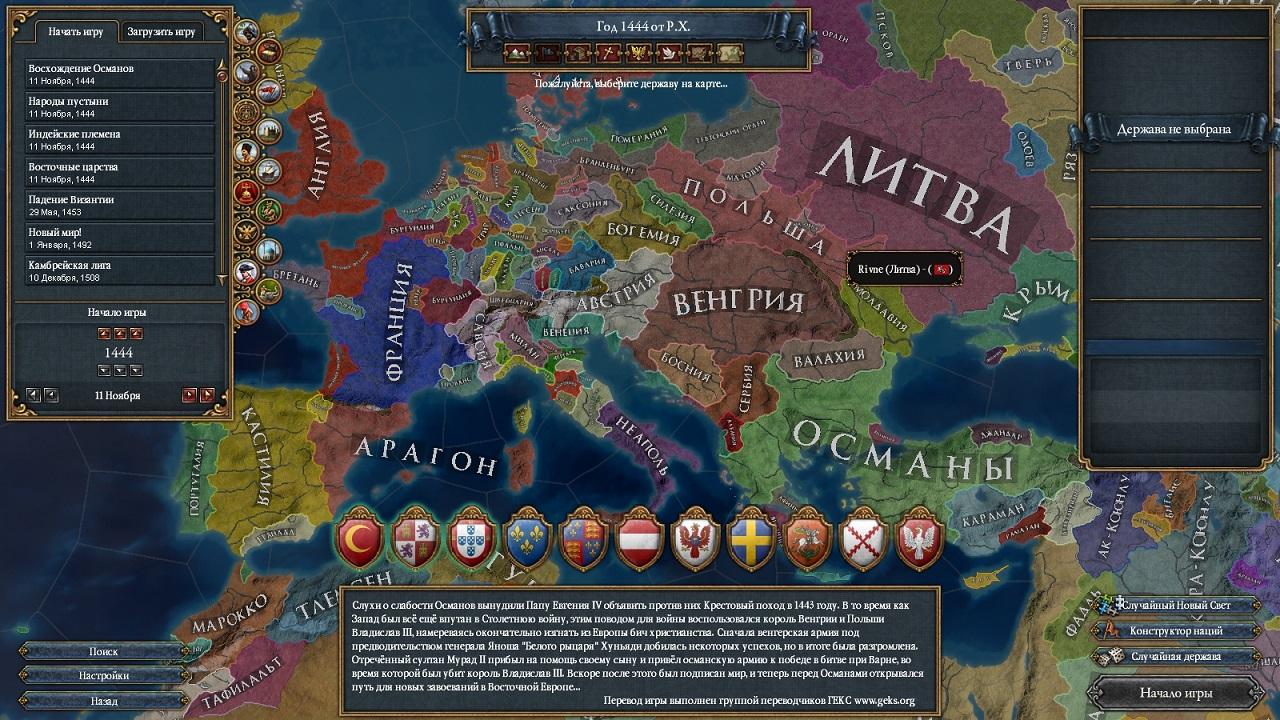Screen dimensions: 1280x720
Task: Choose the "Камбрейская лига" bookmark
Action: point(120,270)
